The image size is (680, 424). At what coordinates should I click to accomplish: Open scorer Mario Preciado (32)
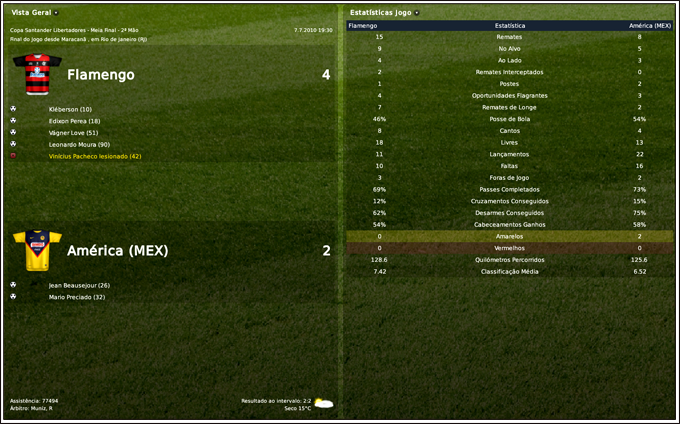[x=77, y=297]
